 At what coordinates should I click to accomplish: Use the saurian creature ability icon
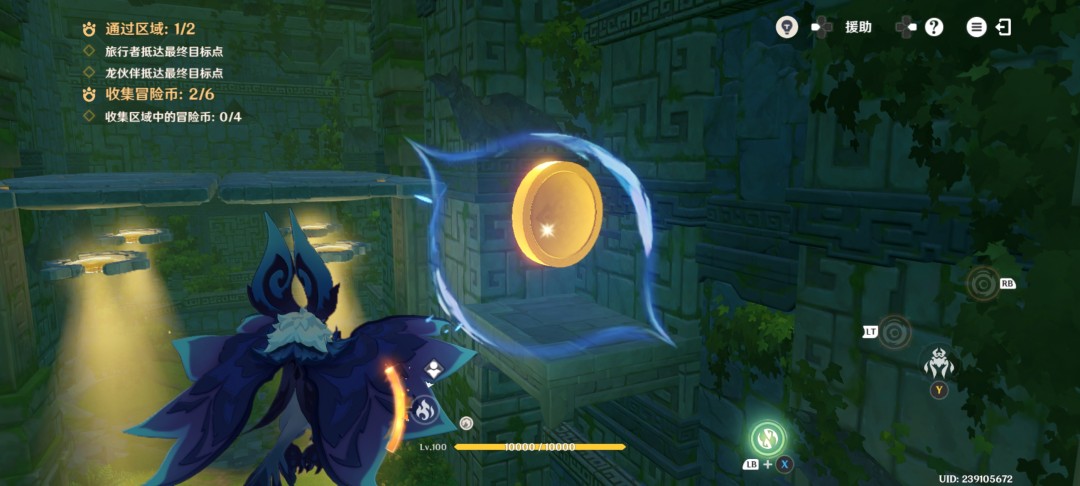939,362
